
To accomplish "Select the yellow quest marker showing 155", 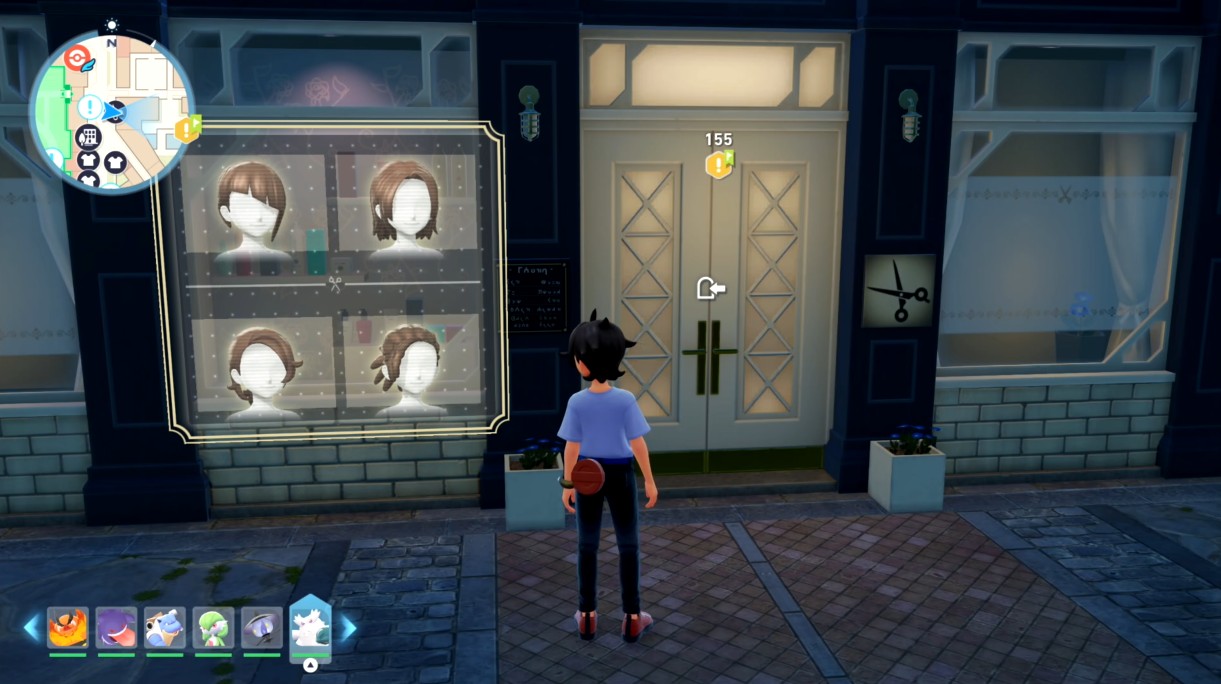I will click(x=718, y=163).
